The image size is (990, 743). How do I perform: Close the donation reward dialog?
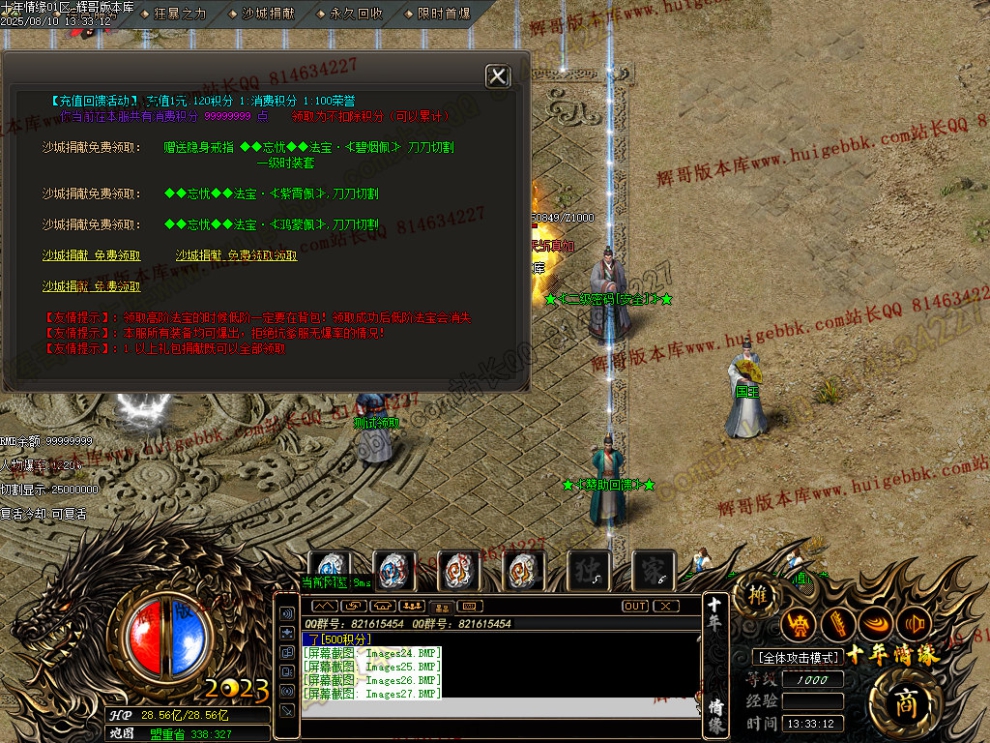click(x=497, y=77)
